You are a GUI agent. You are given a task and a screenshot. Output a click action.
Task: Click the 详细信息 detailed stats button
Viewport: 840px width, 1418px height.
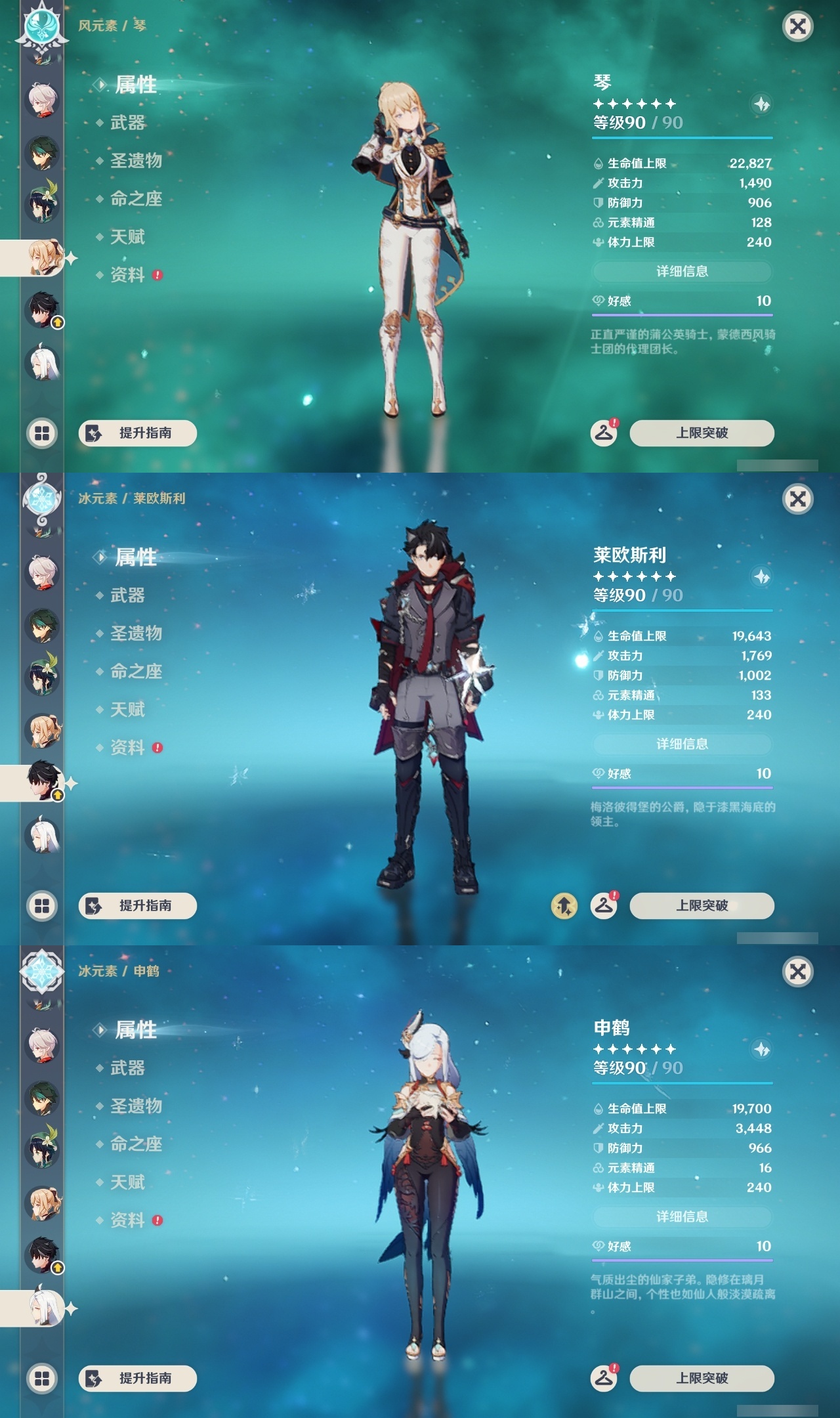682,271
